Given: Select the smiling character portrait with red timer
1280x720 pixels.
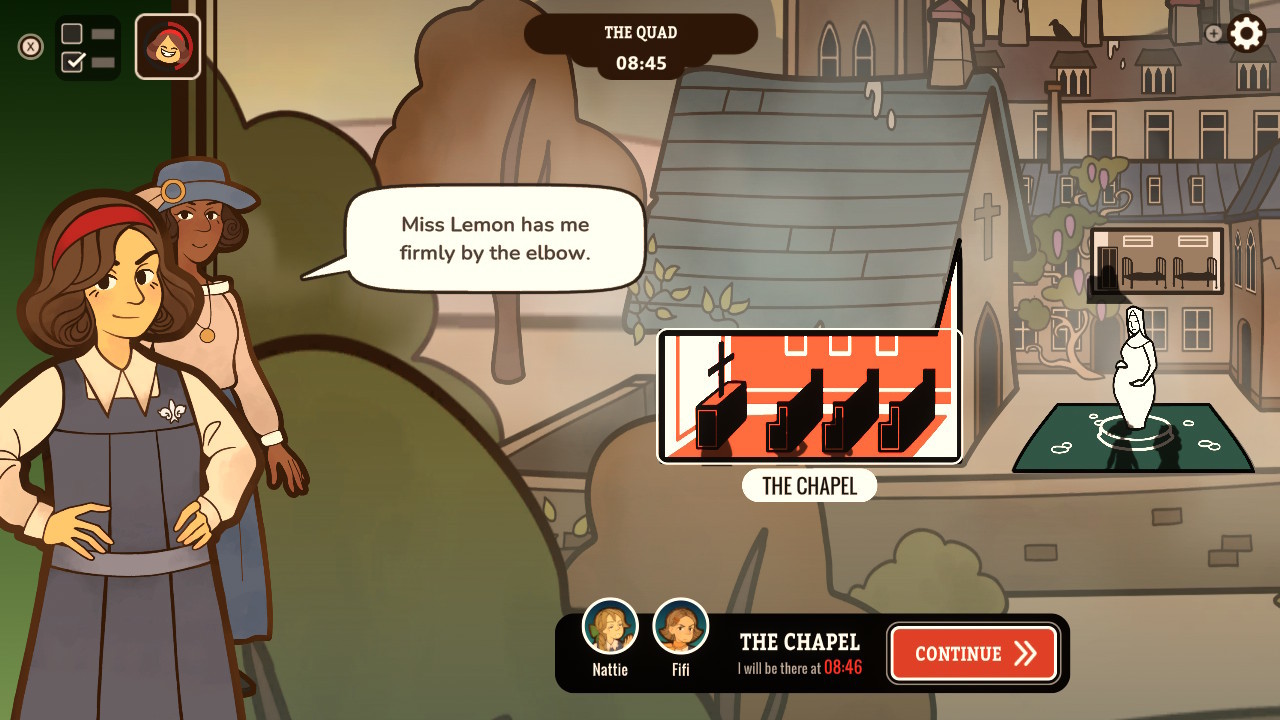Looking at the screenshot, I should tap(167, 45).
